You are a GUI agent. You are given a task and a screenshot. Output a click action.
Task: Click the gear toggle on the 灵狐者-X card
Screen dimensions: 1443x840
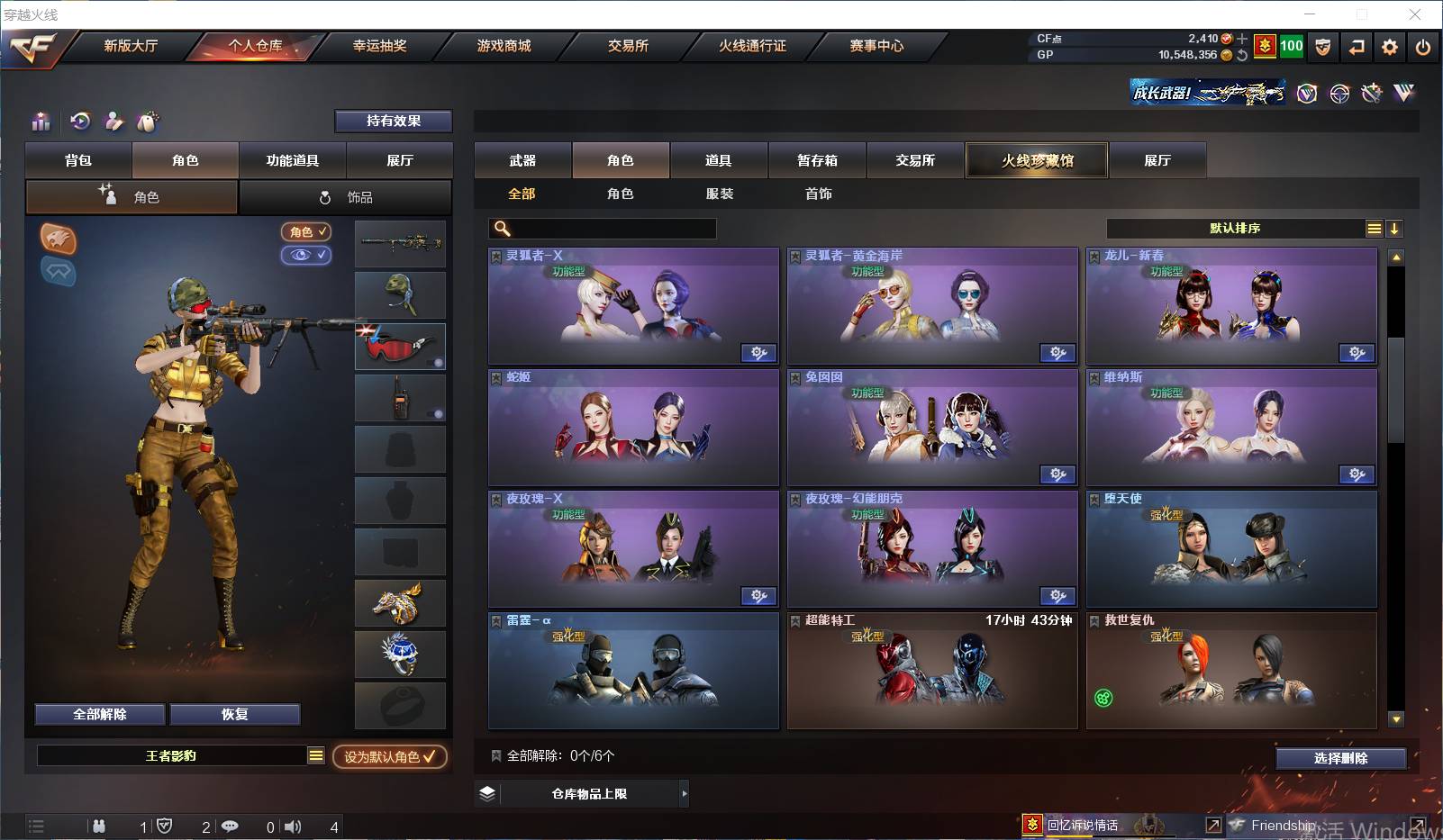[x=759, y=354]
